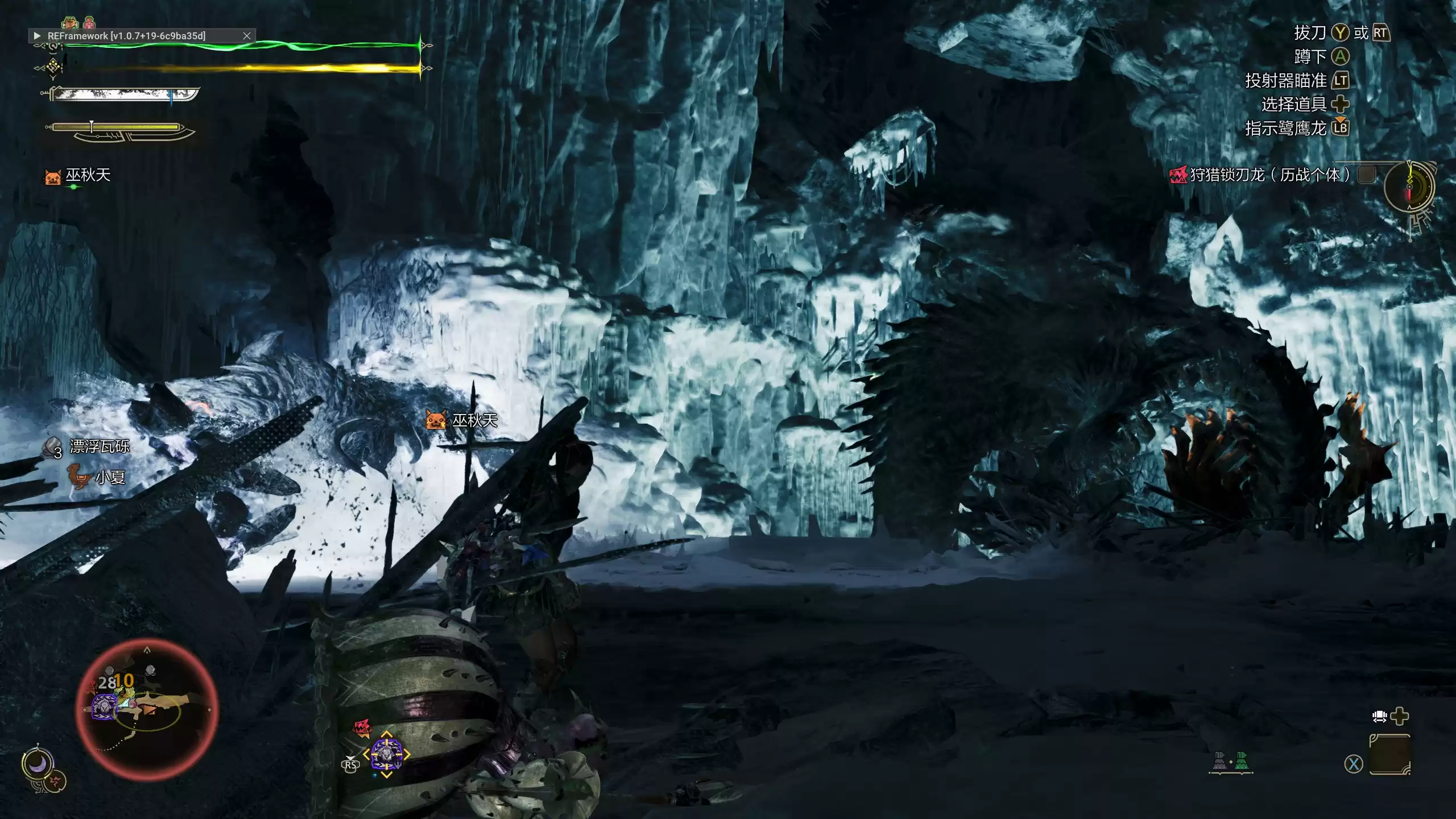
Task: Click the crescent moon time-of-day icon
Action: 38,765
